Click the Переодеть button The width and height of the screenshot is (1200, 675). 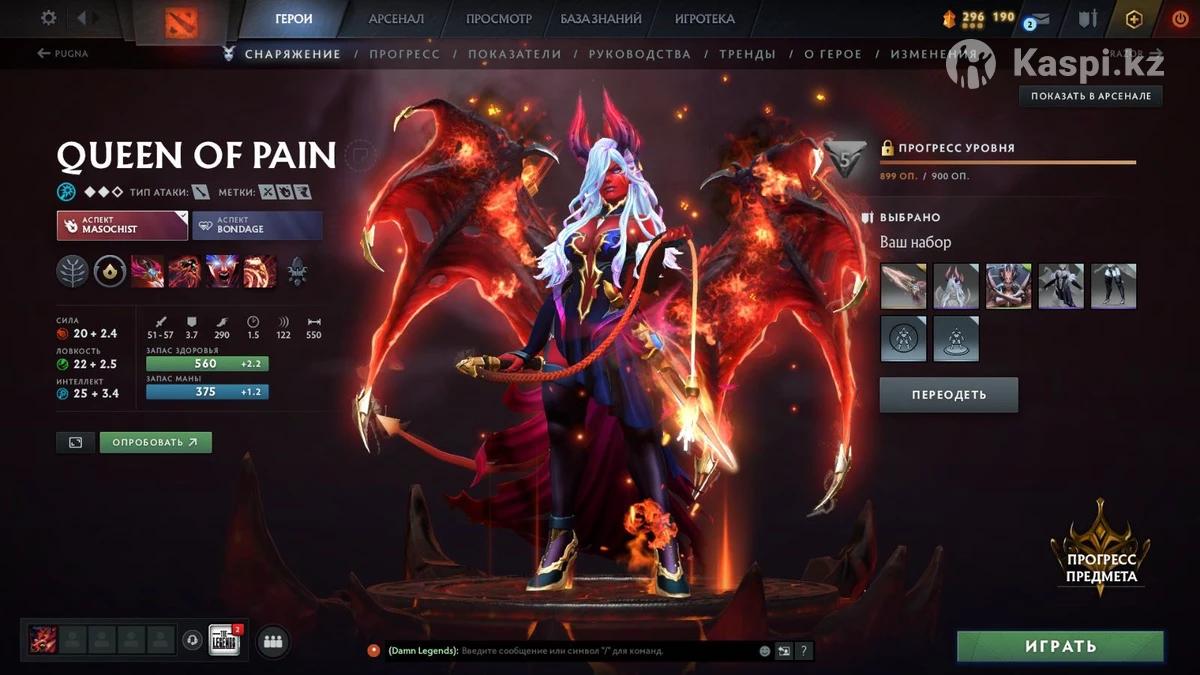click(948, 395)
